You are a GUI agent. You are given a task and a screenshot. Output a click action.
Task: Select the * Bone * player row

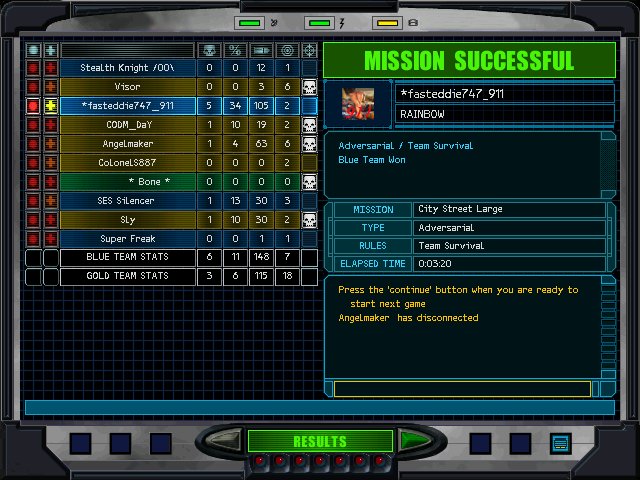[x=127, y=182]
